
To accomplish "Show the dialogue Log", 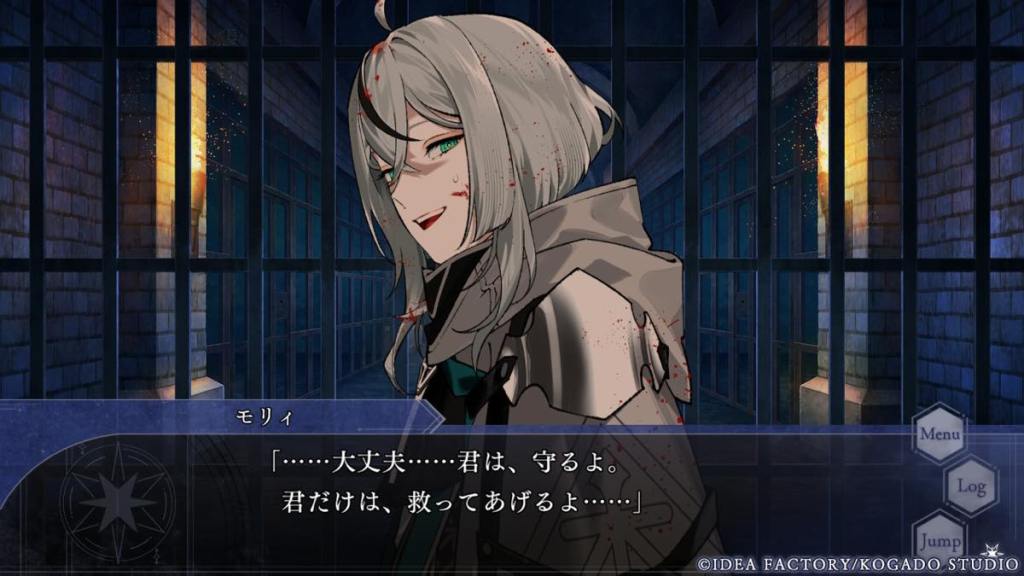I will pyautogui.click(x=971, y=486).
